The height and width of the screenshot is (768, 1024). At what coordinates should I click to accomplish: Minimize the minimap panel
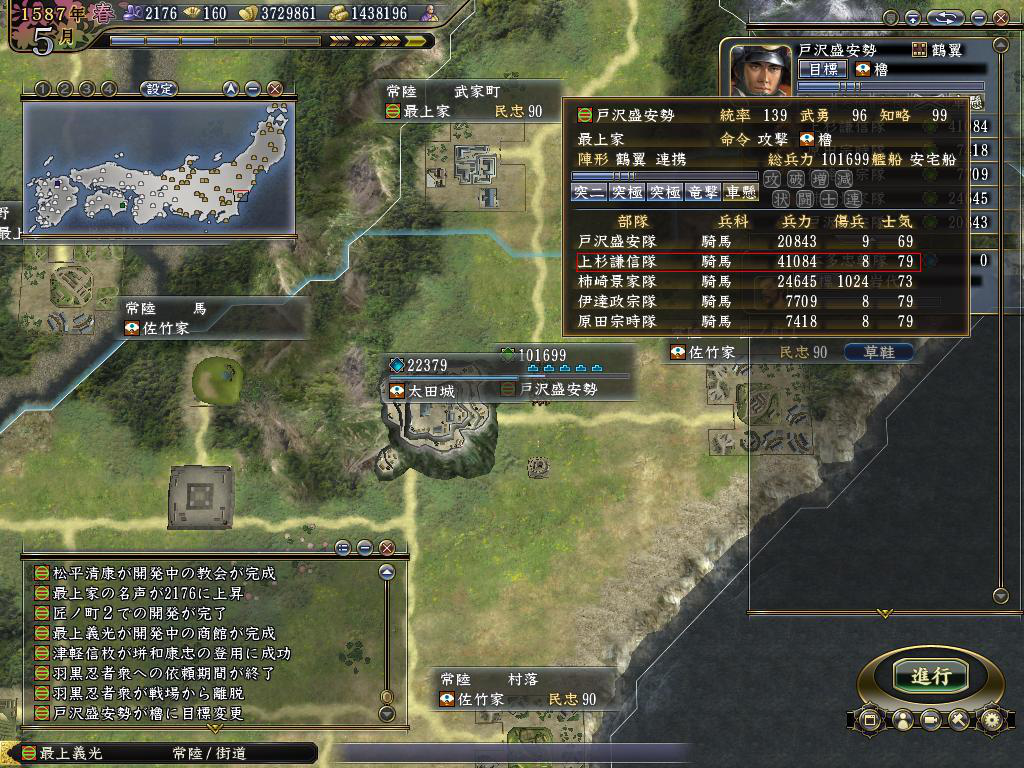(253, 89)
